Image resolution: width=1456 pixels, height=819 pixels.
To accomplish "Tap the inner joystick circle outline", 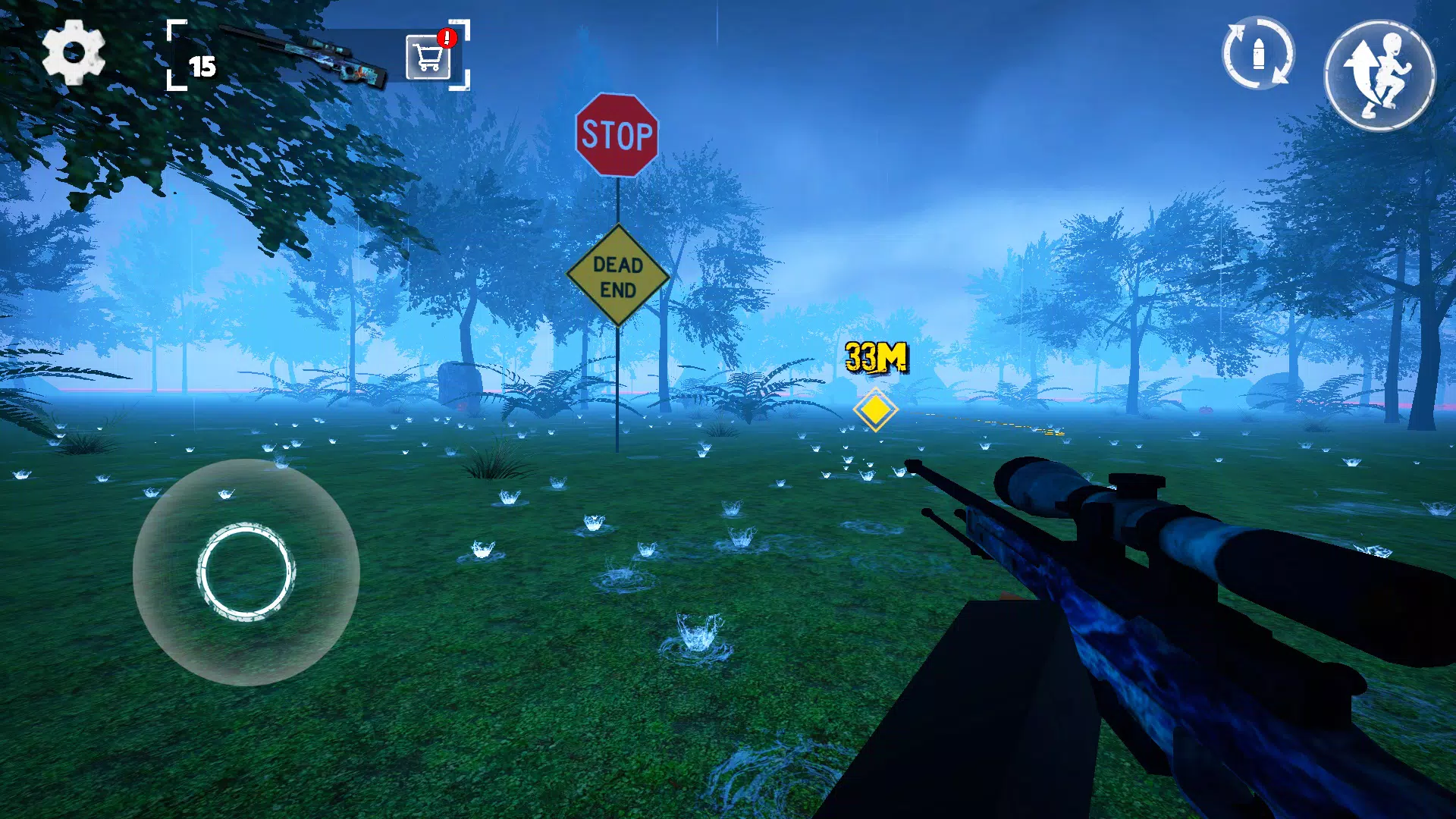I will 246,574.
